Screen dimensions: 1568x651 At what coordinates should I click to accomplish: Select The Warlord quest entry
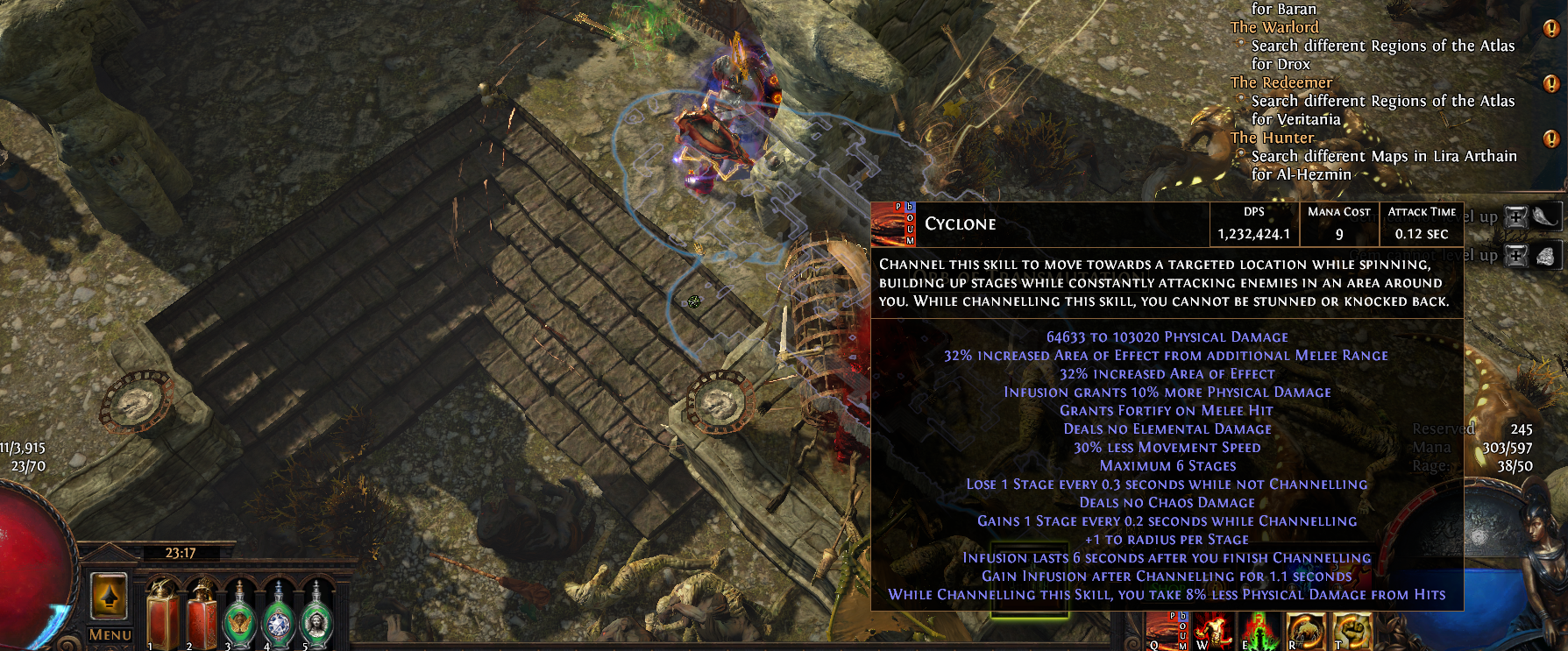pyautogui.click(x=1274, y=27)
